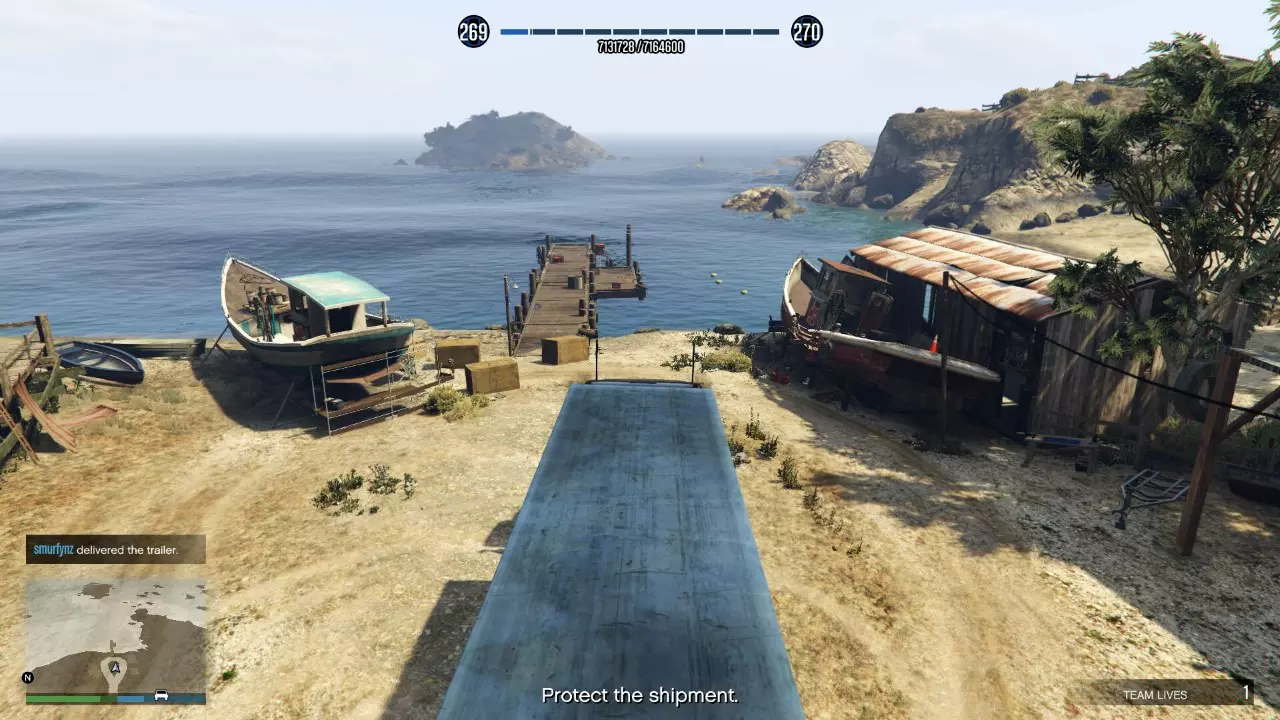Select the player arrow on the minimap
This screenshot has height=720, width=1280.
click(115, 664)
